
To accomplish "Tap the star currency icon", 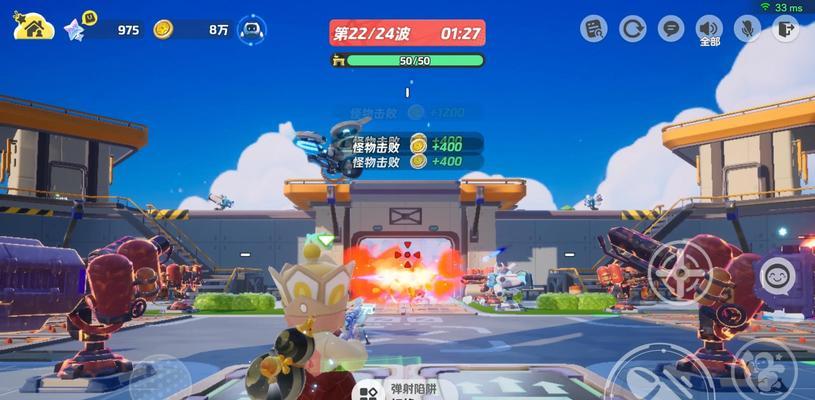I will [x=76, y=29].
